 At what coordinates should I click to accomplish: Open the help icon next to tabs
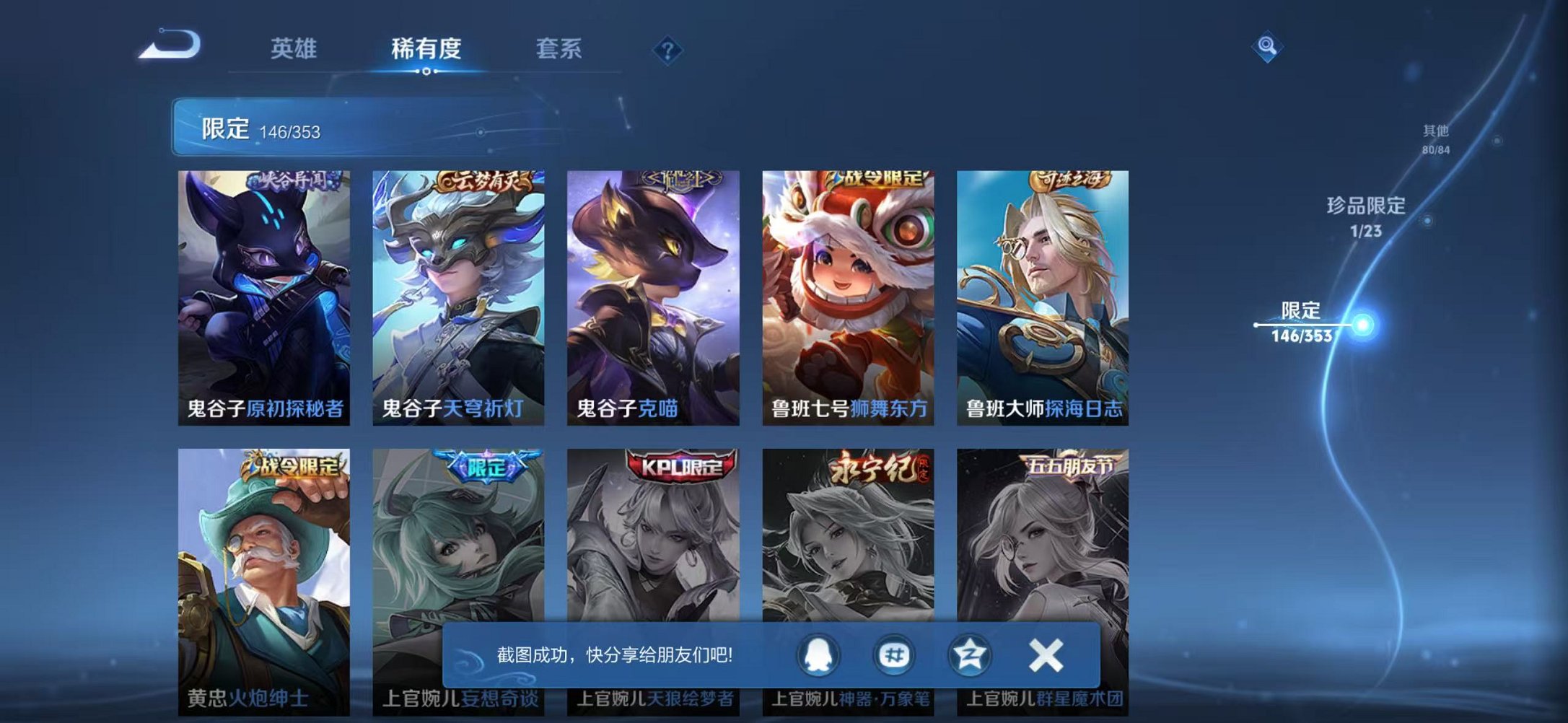point(667,51)
